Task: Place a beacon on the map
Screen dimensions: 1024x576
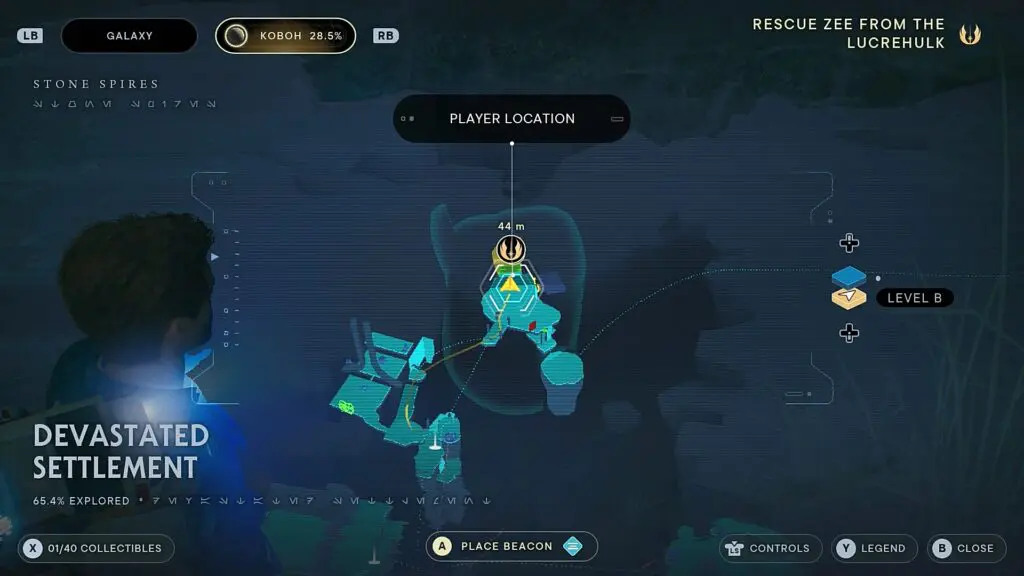Action: click(x=511, y=546)
